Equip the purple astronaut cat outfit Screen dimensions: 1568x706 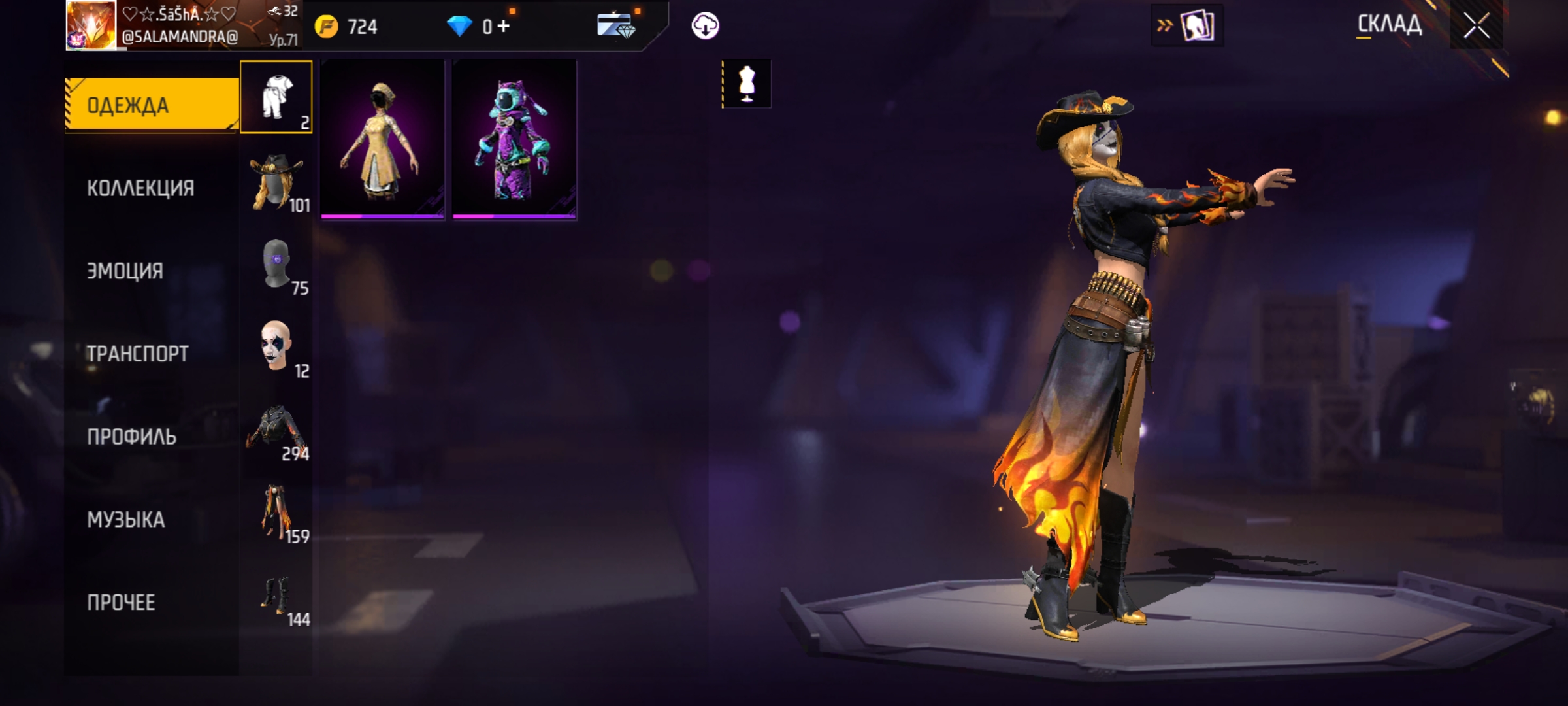click(x=515, y=140)
